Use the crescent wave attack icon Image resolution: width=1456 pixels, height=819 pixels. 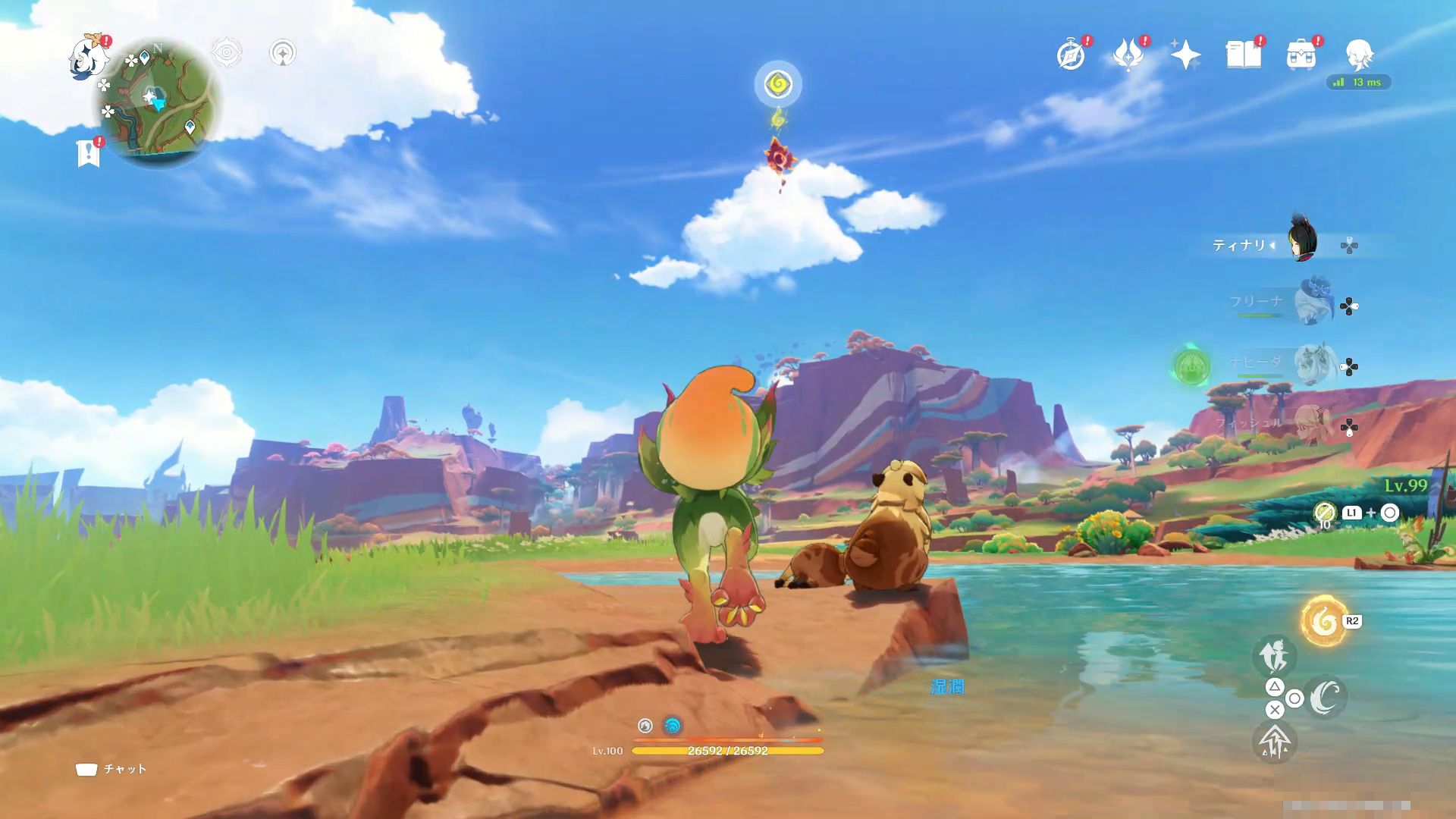coord(1325,697)
